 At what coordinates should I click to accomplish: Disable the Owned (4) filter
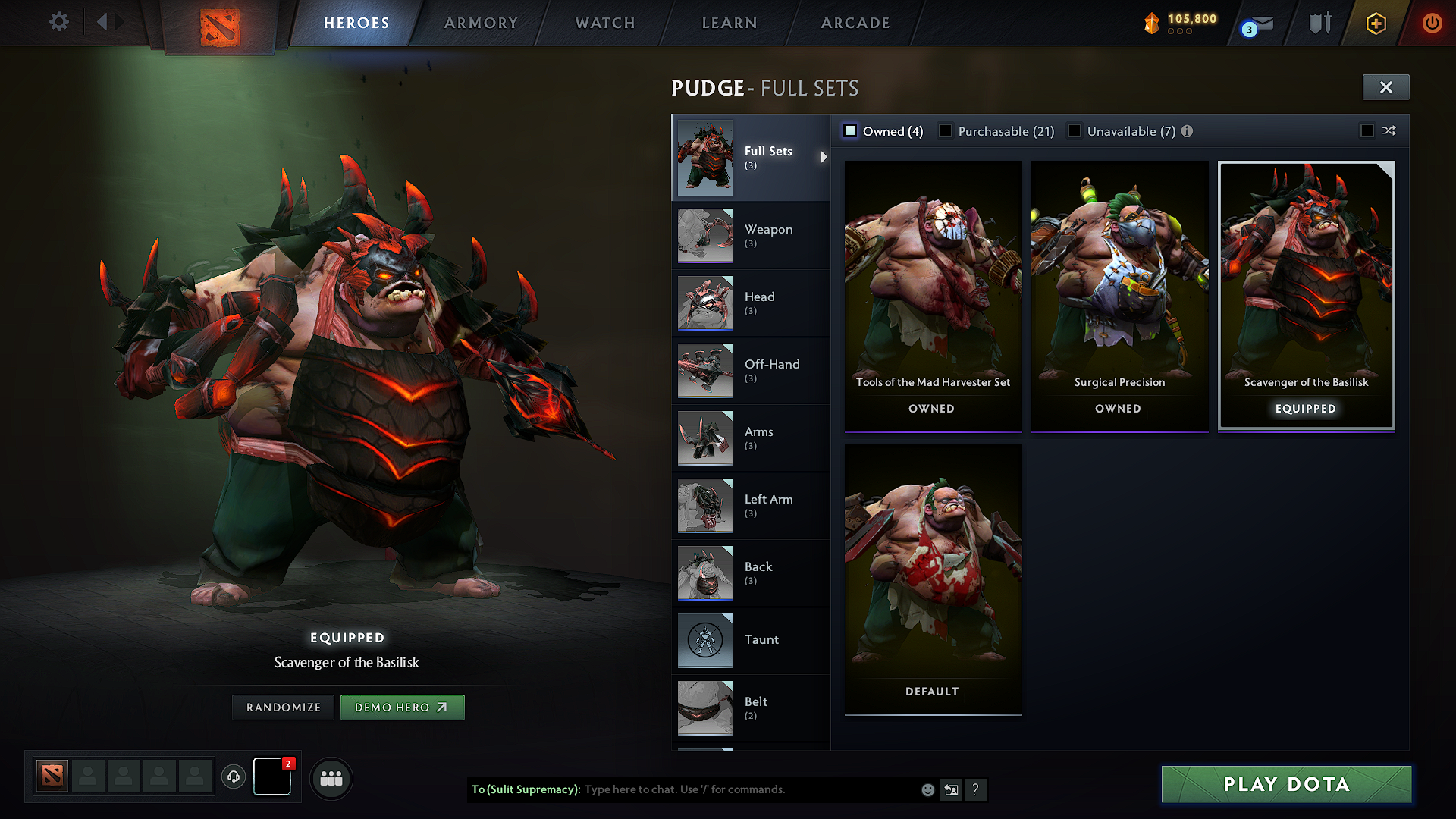[851, 130]
